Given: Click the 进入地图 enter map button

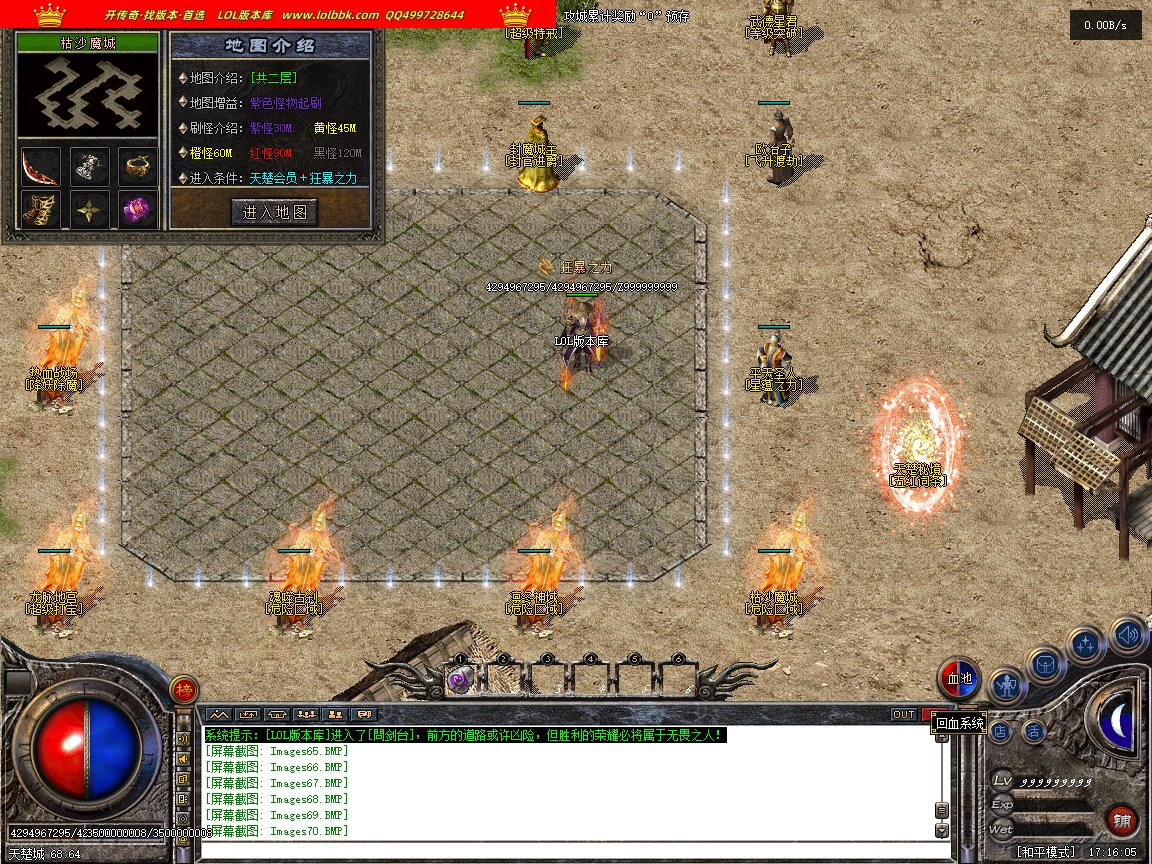Looking at the screenshot, I should point(275,211).
